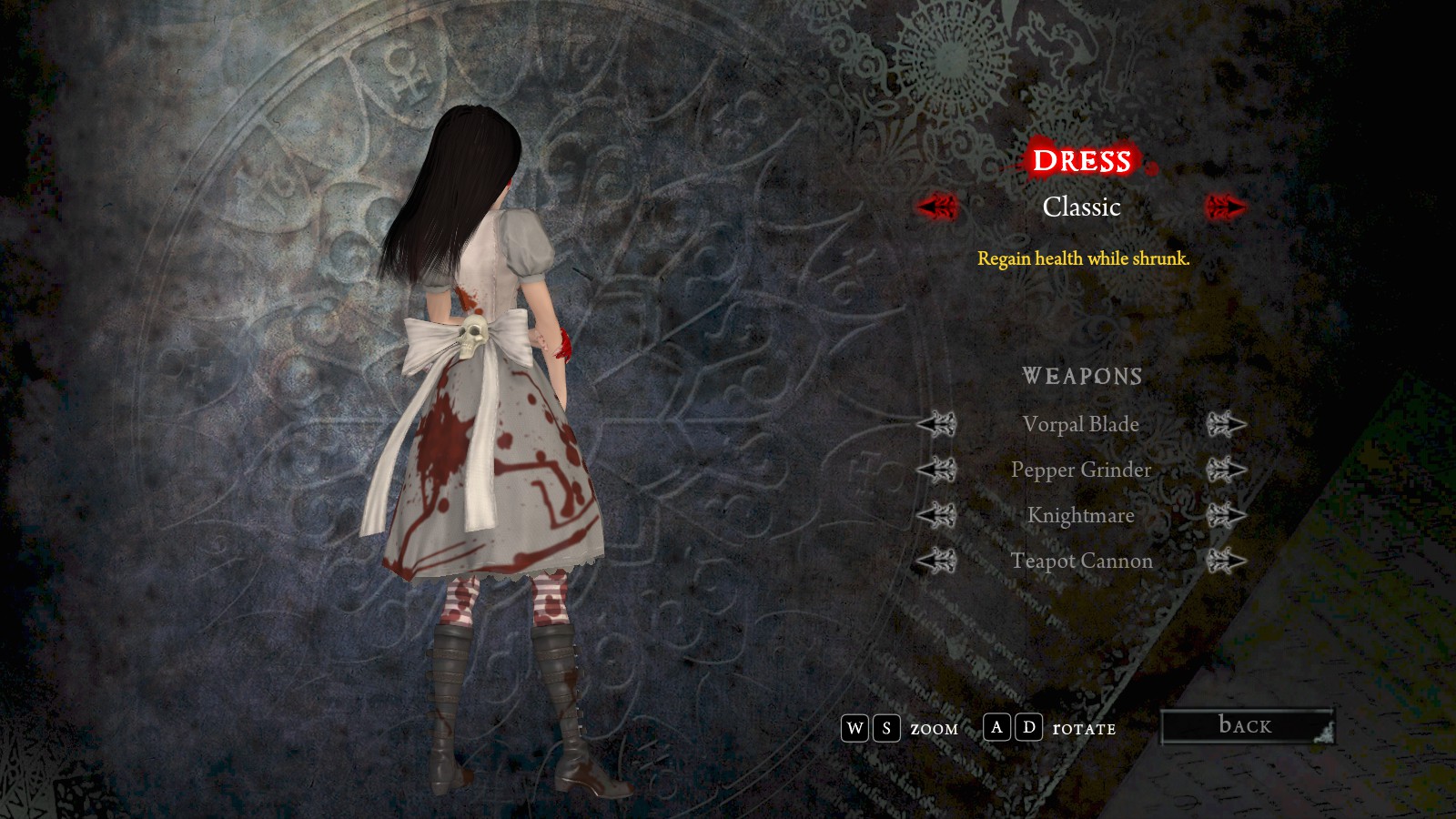Image resolution: width=1456 pixels, height=819 pixels.
Task: Select the Classic dress entry
Action: click(x=1081, y=207)
